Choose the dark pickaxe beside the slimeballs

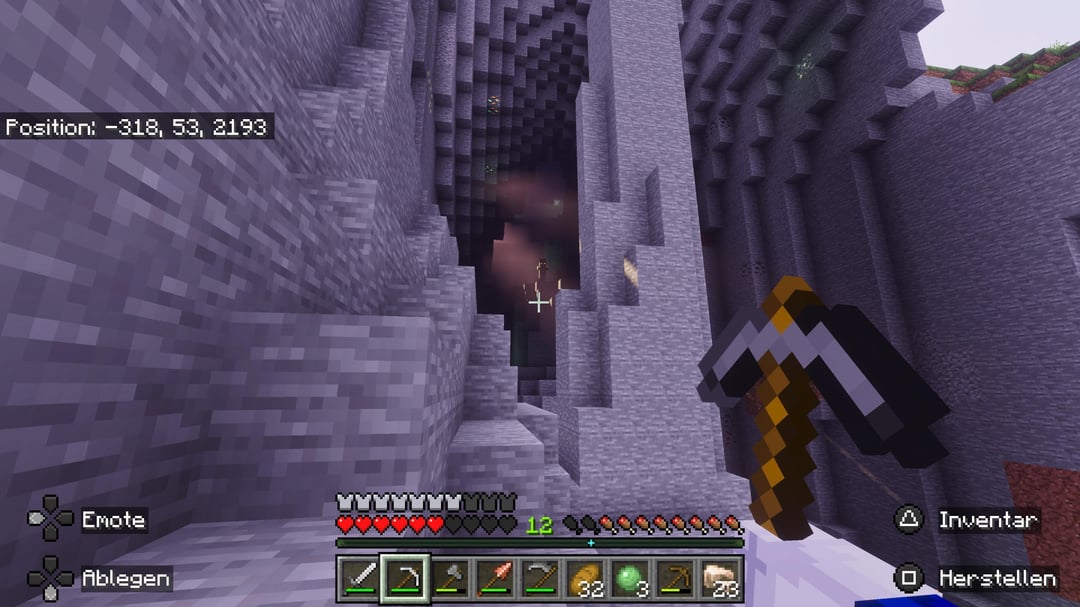pos(676,578)
